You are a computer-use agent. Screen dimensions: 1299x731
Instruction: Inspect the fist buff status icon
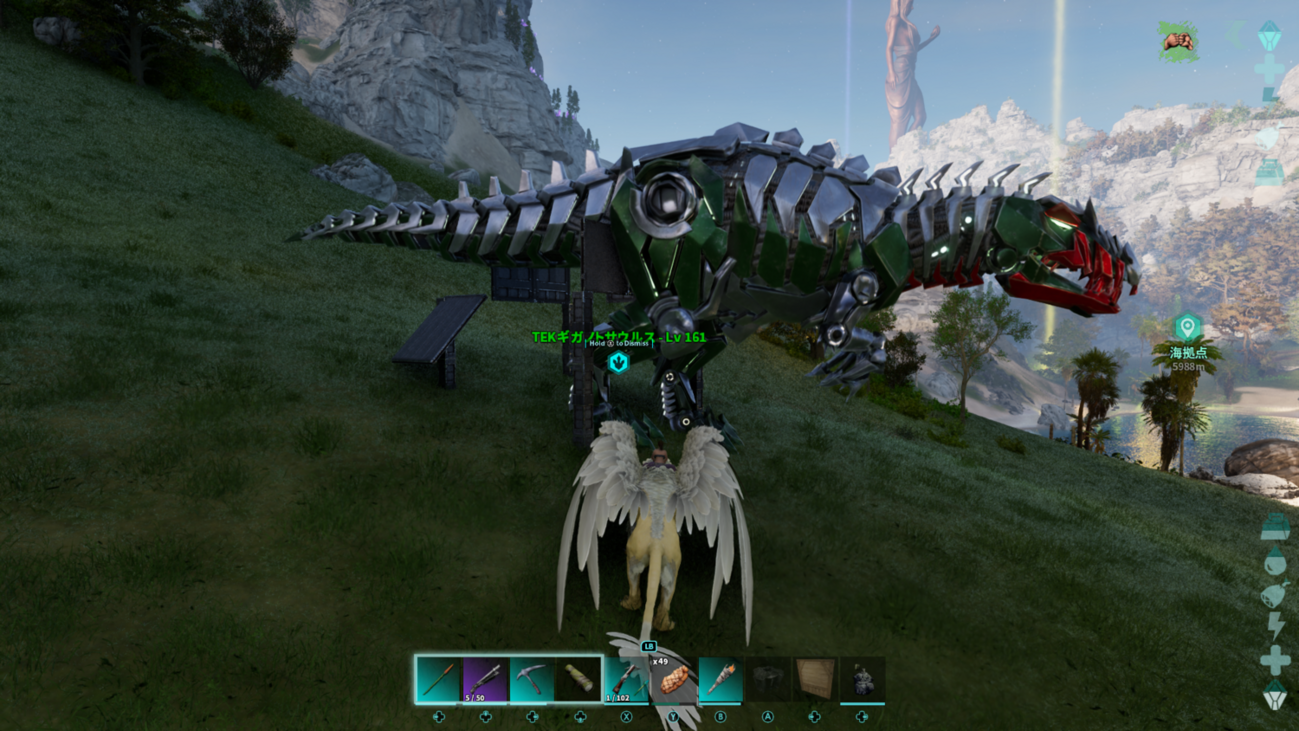click(x=1179, y=41)
